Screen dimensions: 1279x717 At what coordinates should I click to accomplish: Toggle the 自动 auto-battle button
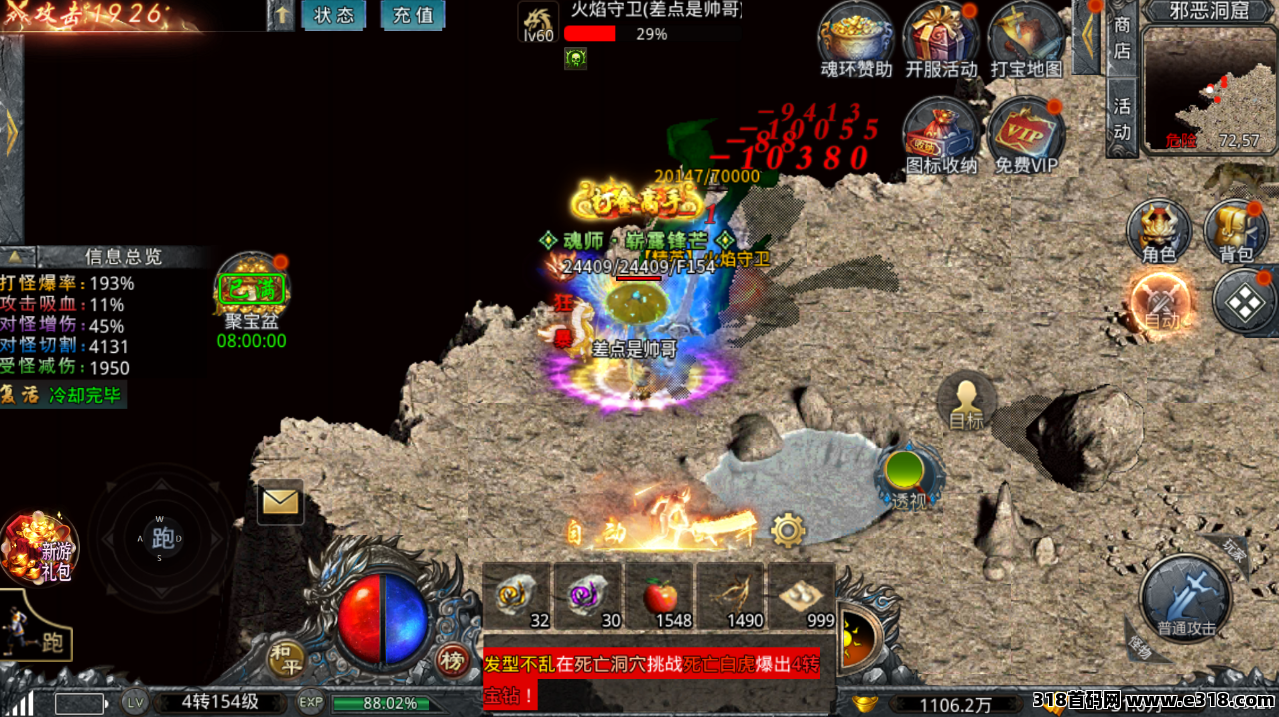[1162, 302]
